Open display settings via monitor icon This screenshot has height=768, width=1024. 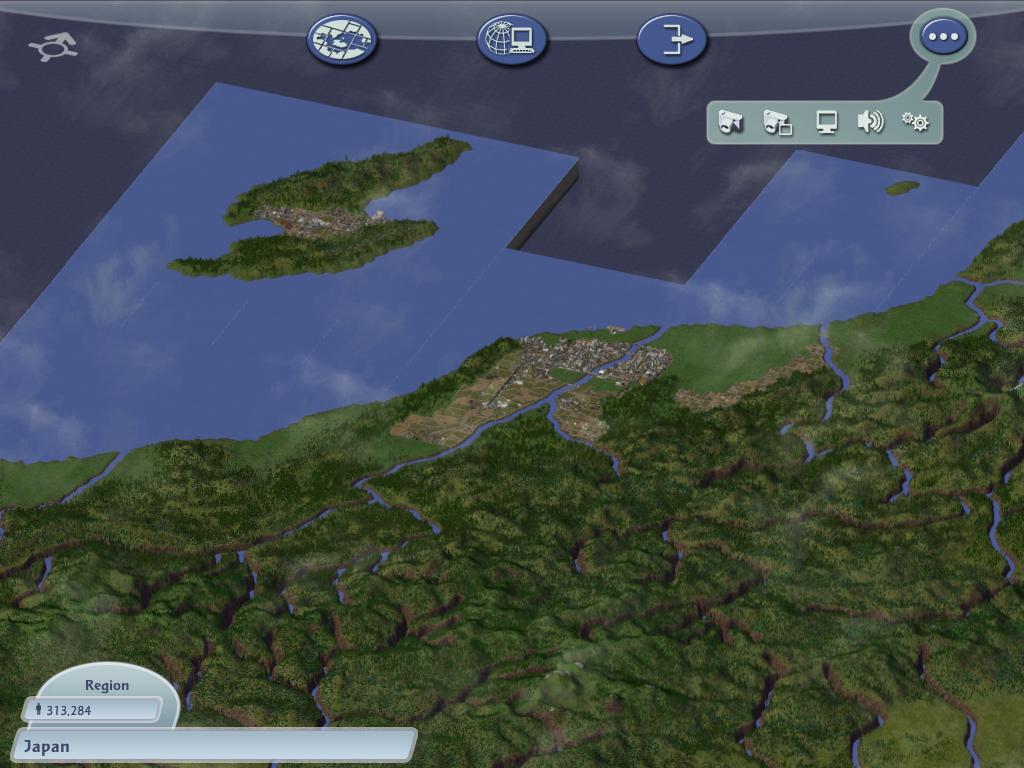pyautogui.click(x=826, y=123)
